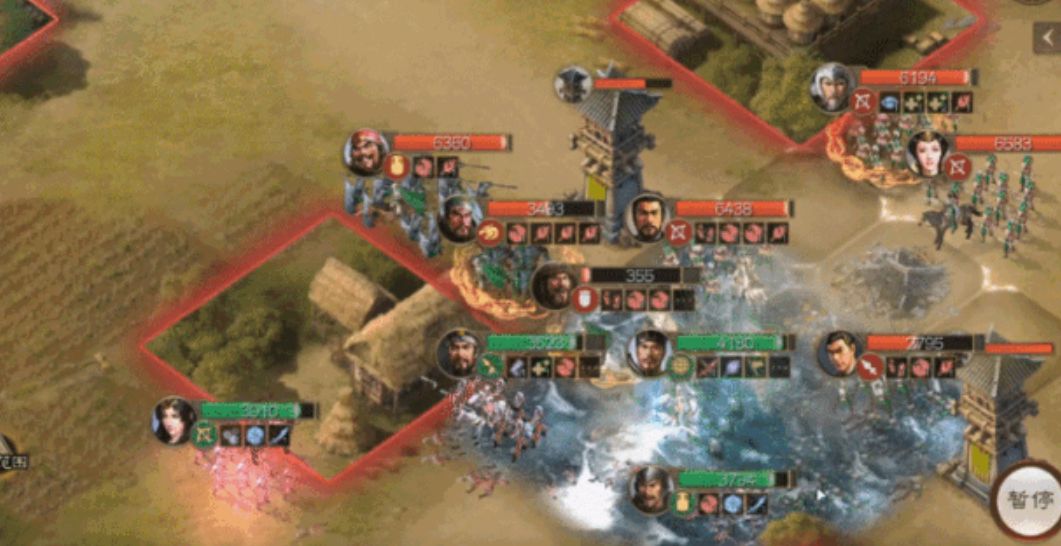Choose the allied female general with 3910 troops
This screenshot has height=546, width=1061.
[x=173, y=420]
